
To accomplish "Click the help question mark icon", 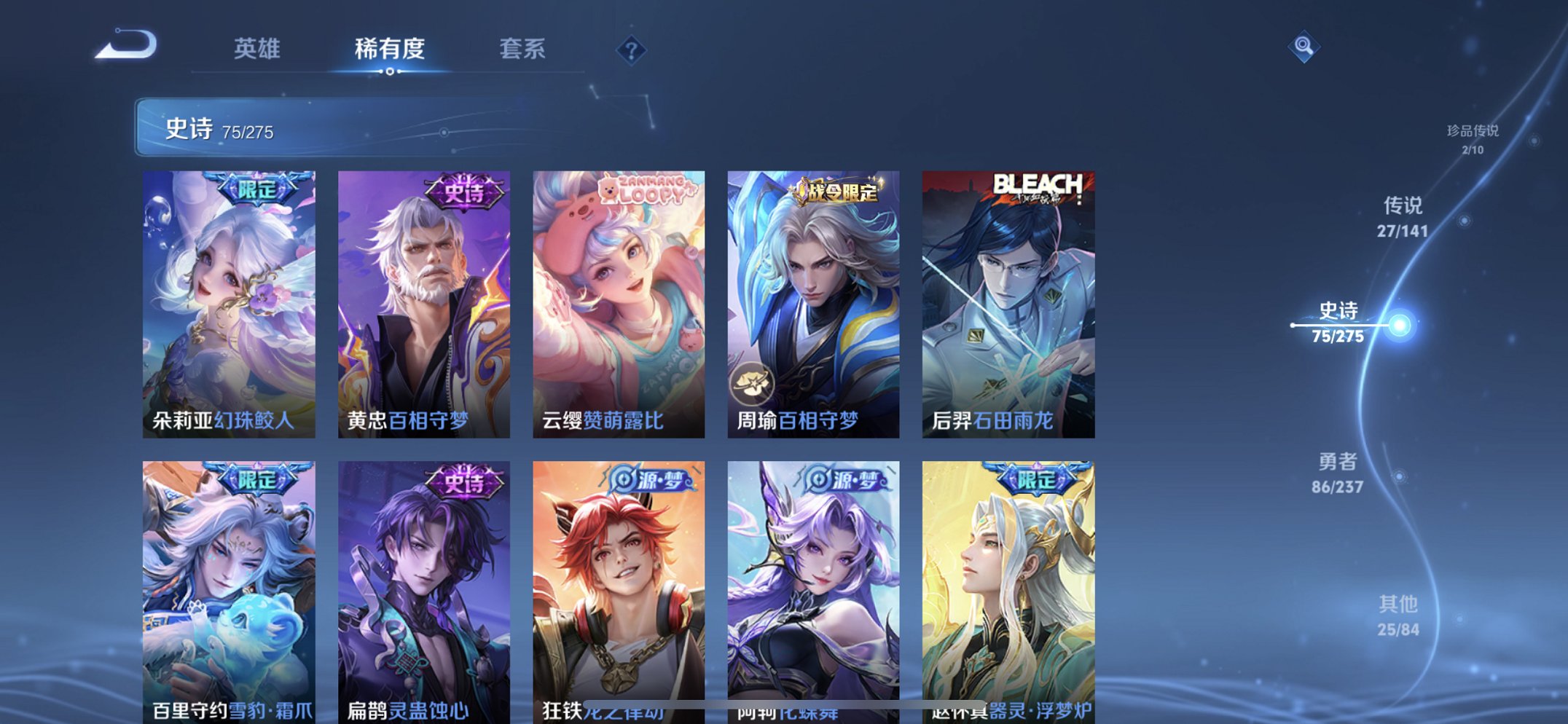I will pyautogui.click(x=631, y=51).
